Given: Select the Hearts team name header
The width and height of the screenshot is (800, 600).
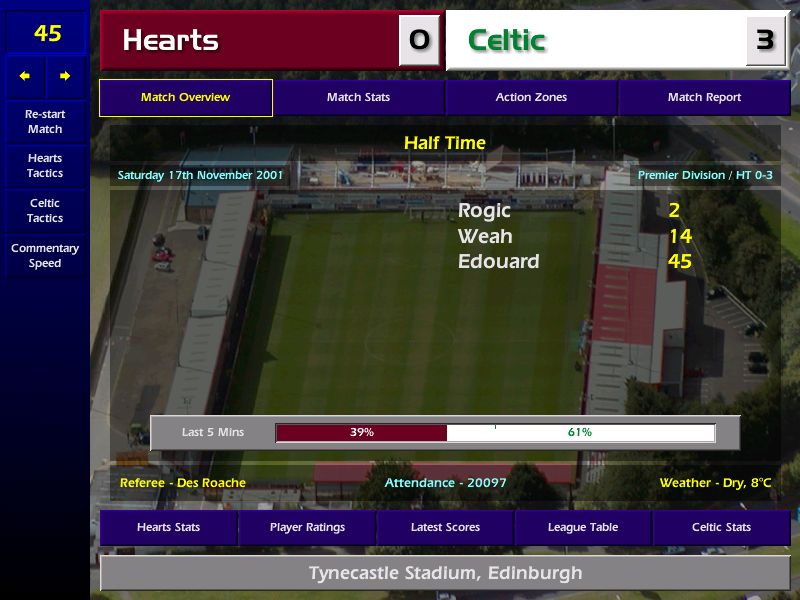Looking at the screenshot, I should pos(250,40).
